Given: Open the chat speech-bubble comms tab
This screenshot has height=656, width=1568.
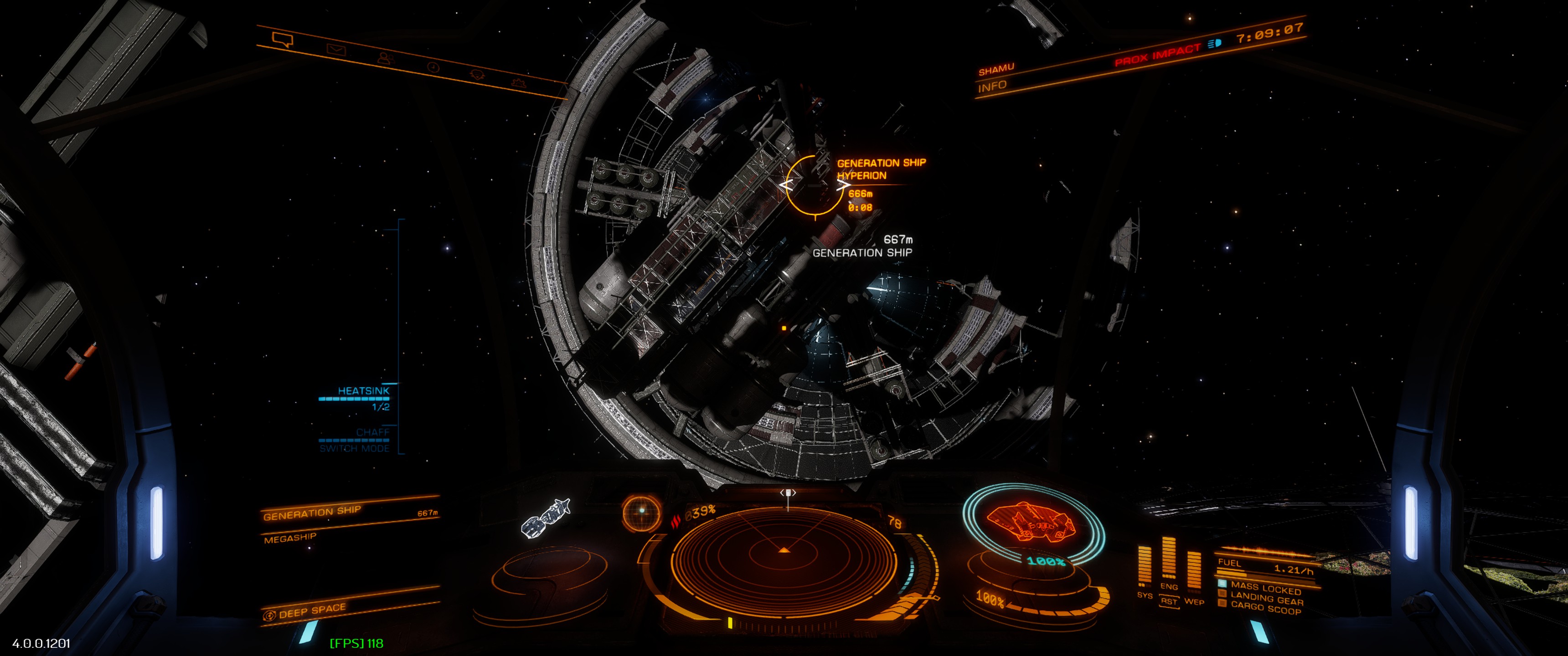Looking at the screenshot, I should coord(283,40).
